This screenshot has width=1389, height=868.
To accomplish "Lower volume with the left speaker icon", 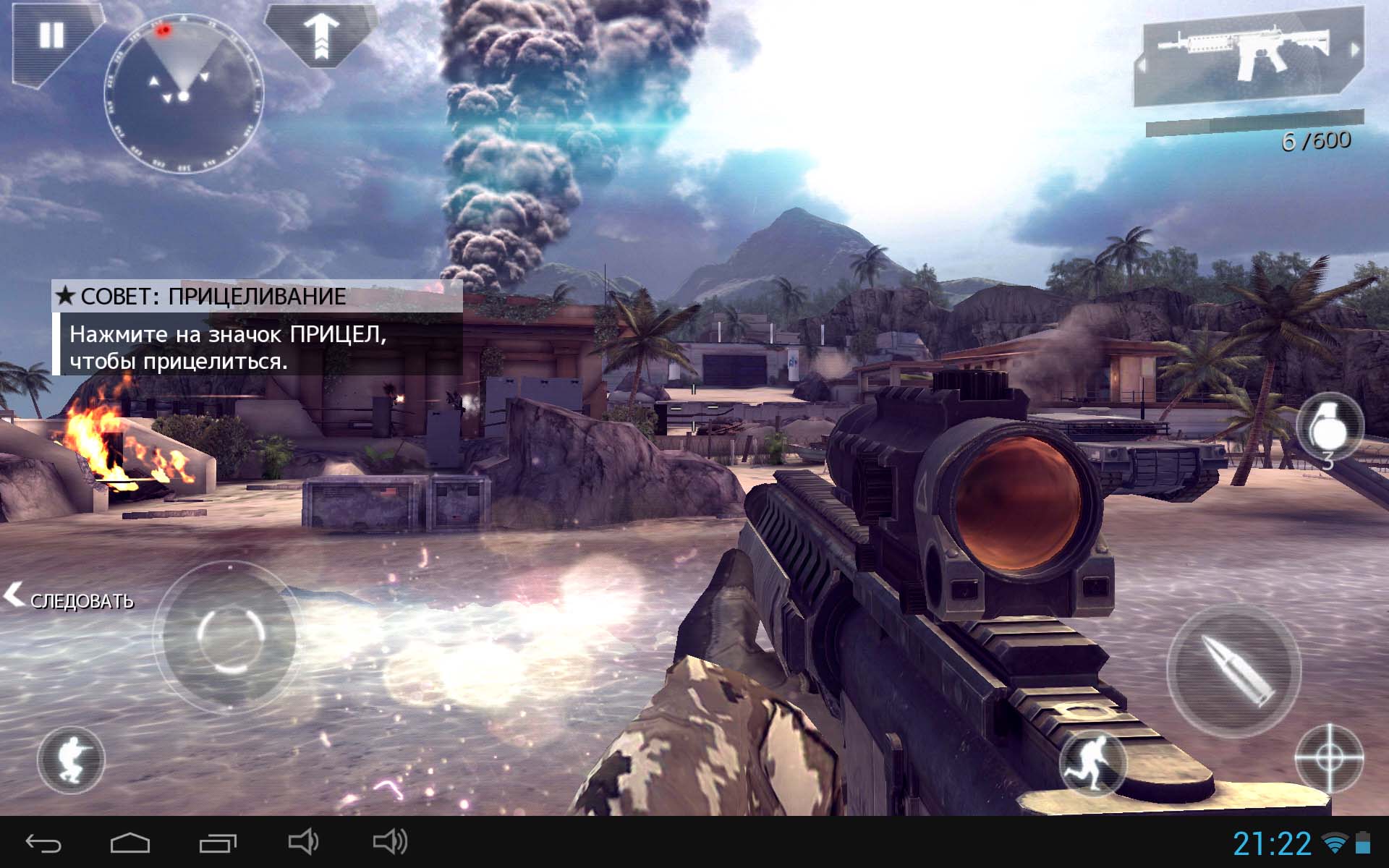I will tap(303, 842).
